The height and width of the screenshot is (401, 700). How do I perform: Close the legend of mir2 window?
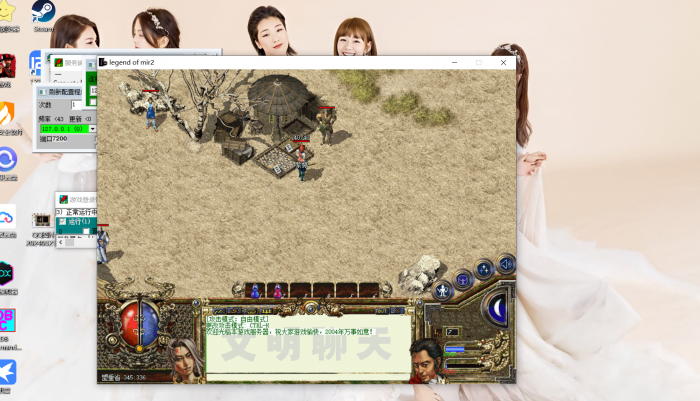[x=503, y=62]
